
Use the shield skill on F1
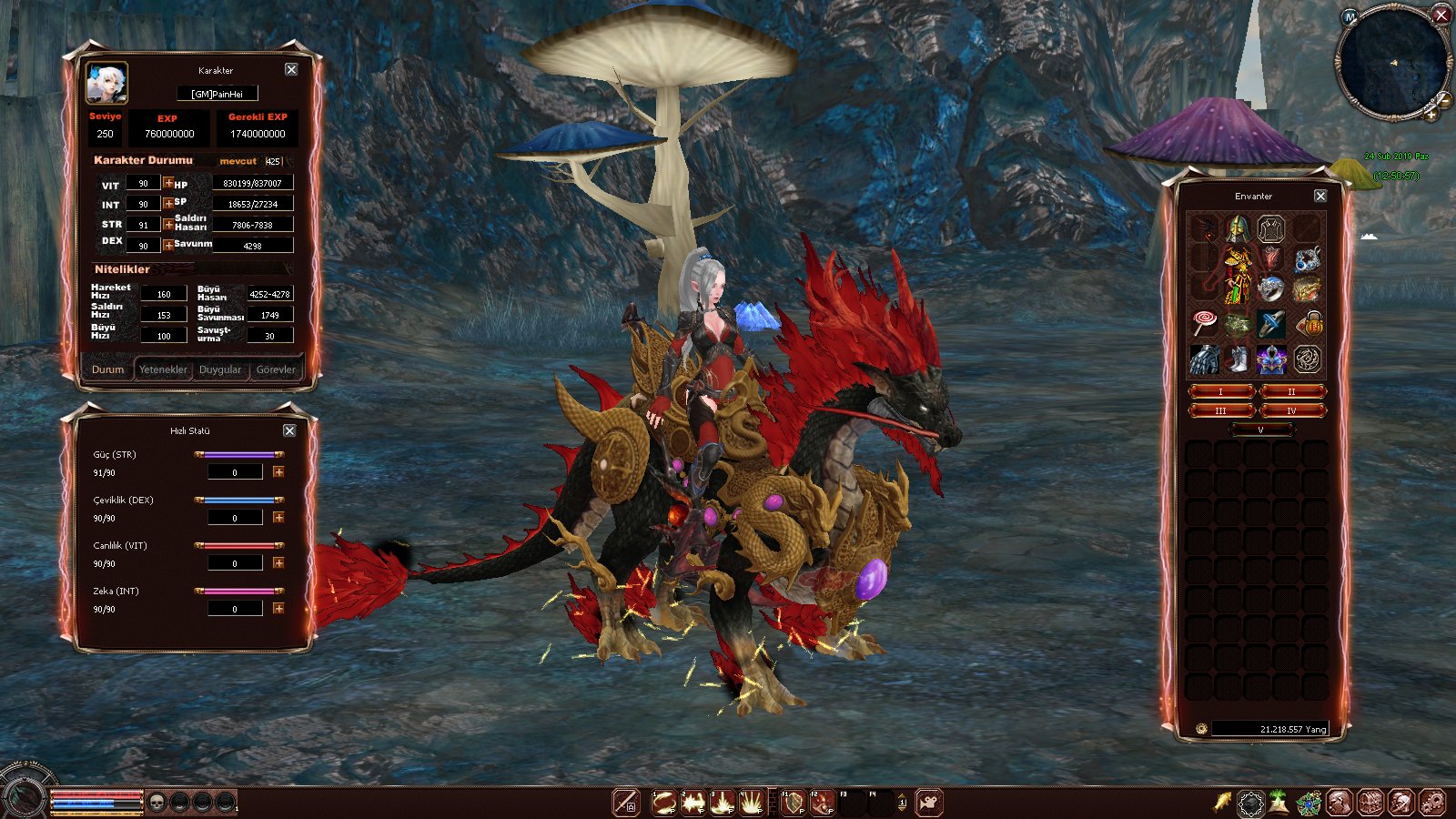(794, 803)
